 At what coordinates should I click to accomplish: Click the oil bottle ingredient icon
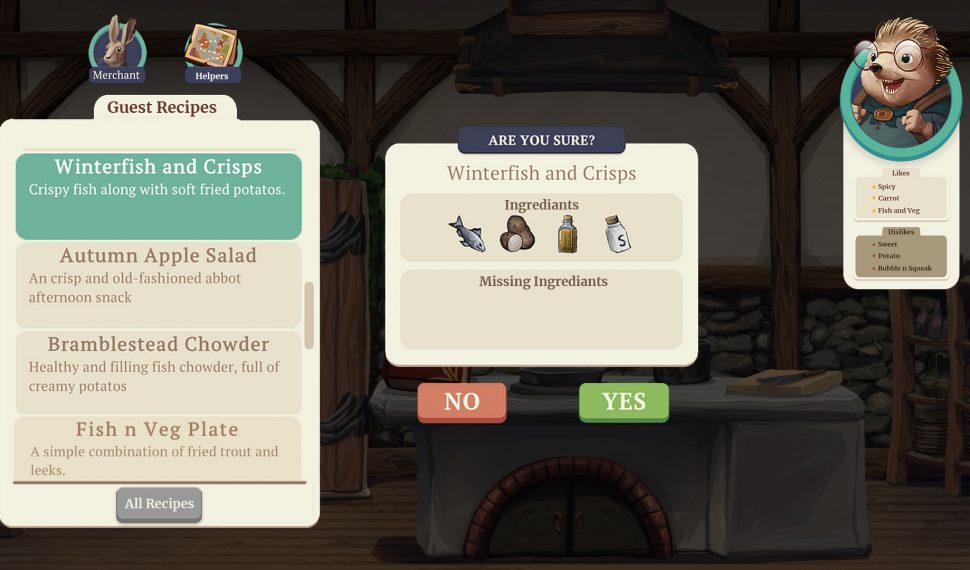567,234
